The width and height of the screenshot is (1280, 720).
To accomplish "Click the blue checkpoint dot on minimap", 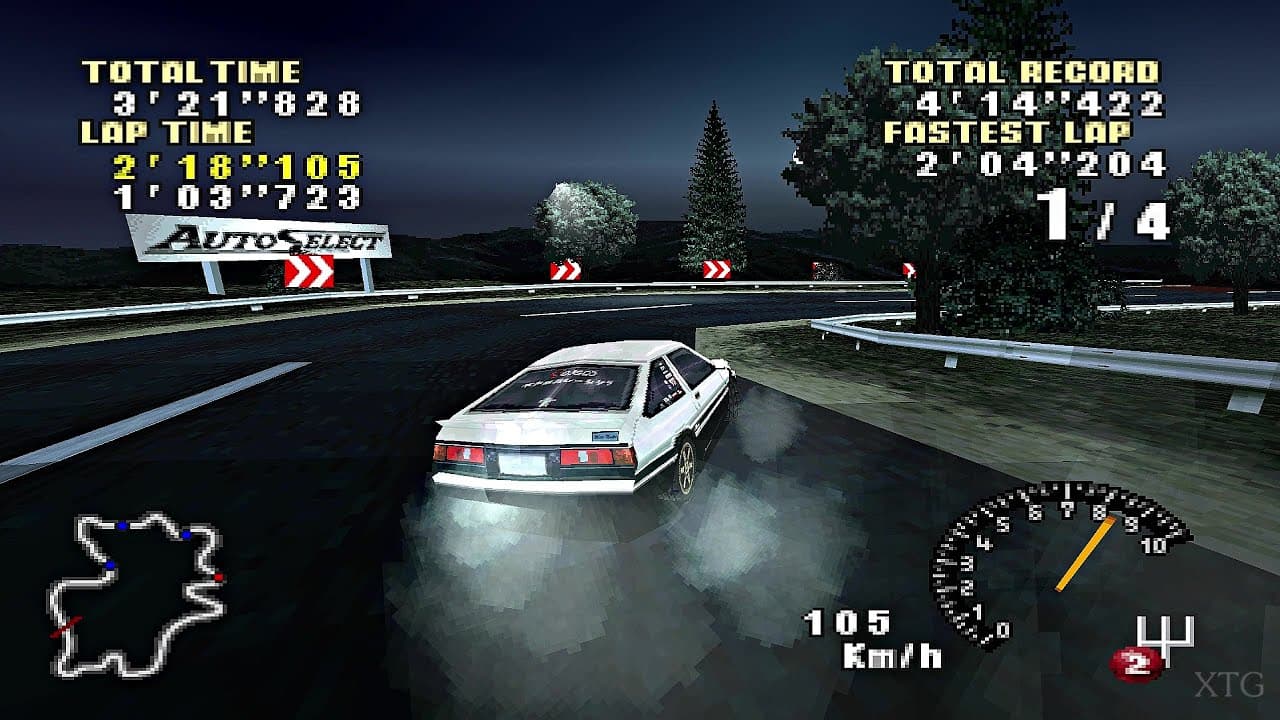I will [123, 525].
